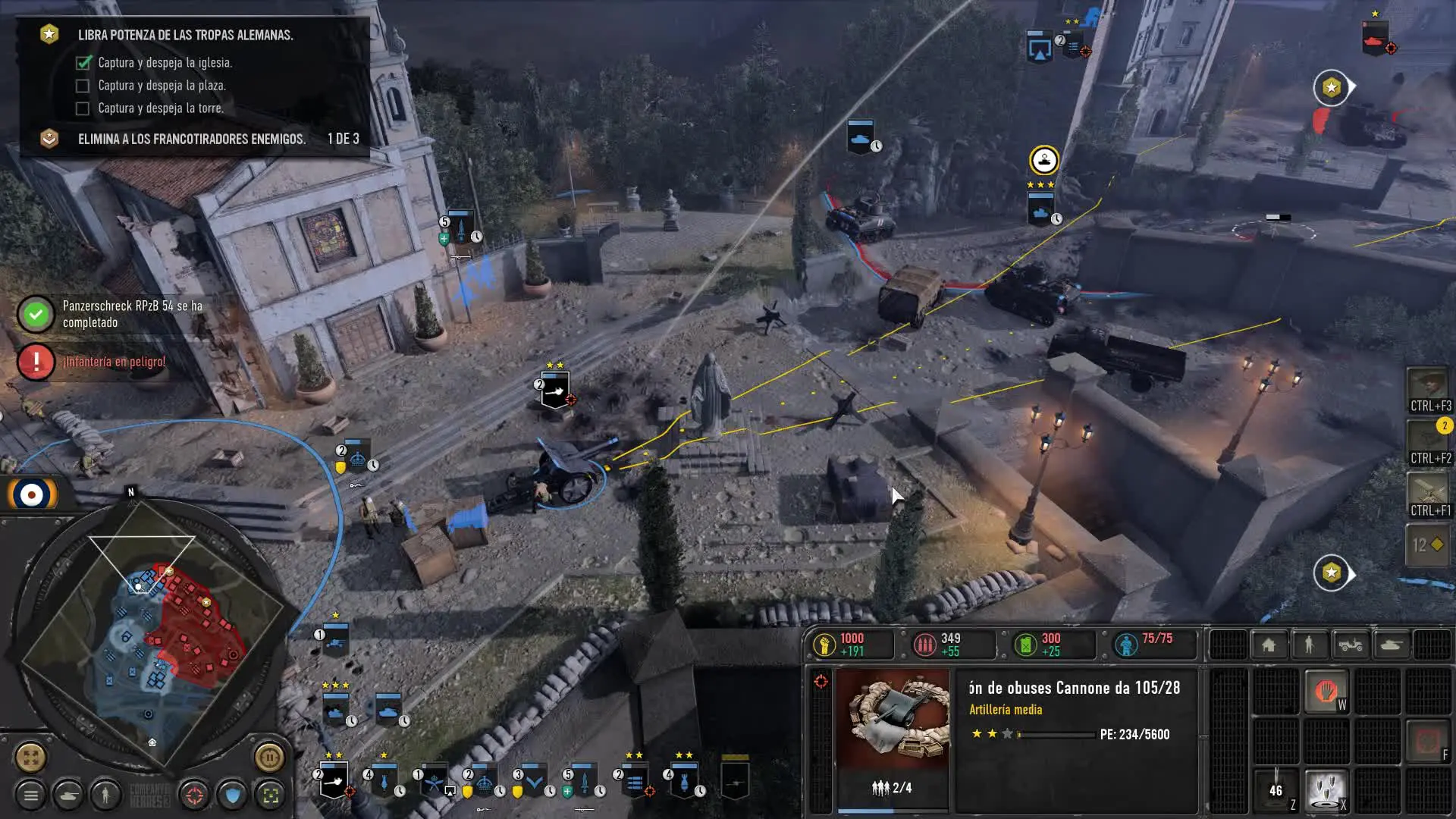Open the battlegroup points button showing 12
1456x819 pixels.
(x=1429, y=544)
